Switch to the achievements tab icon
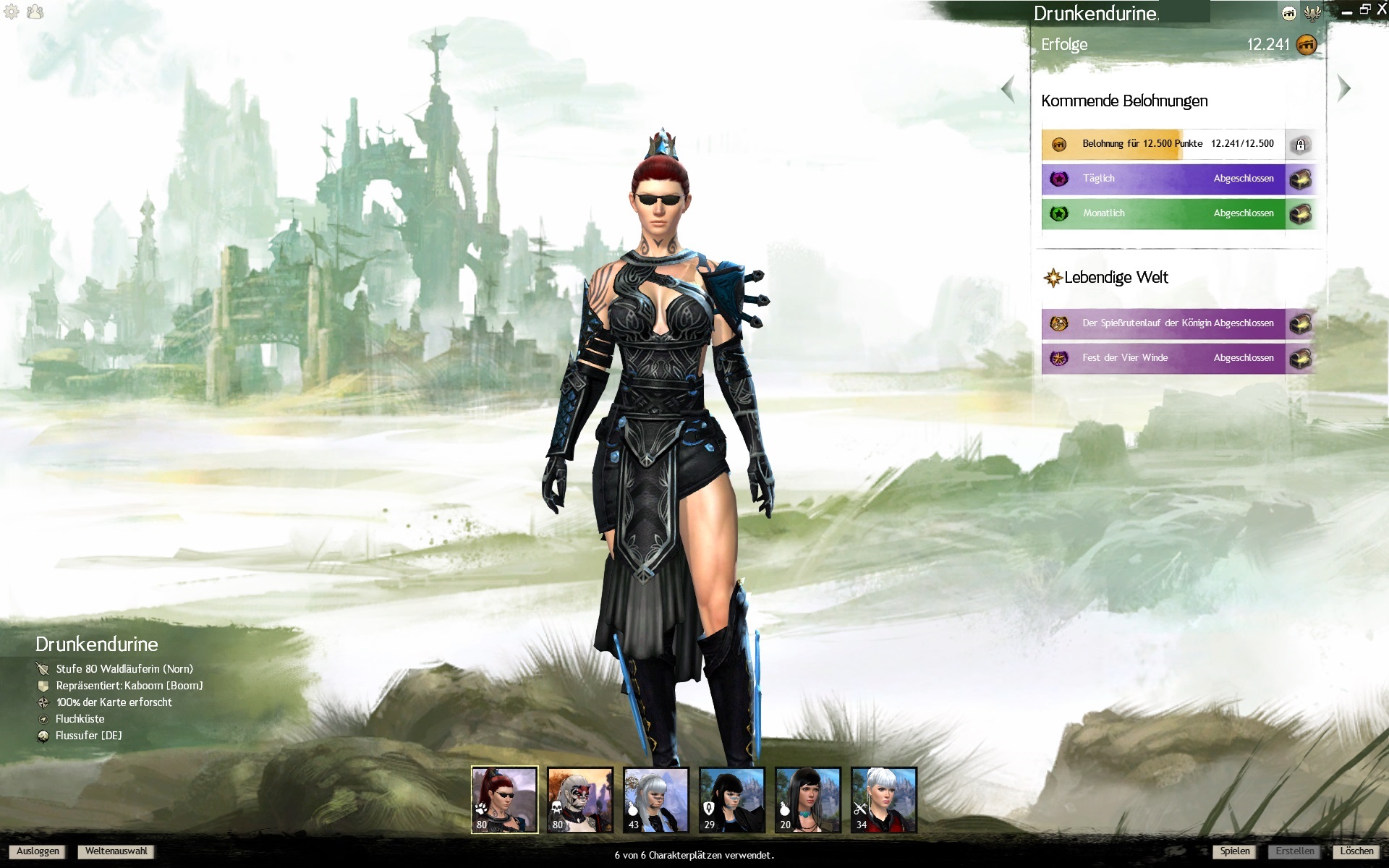 (x=1289, y=13)
